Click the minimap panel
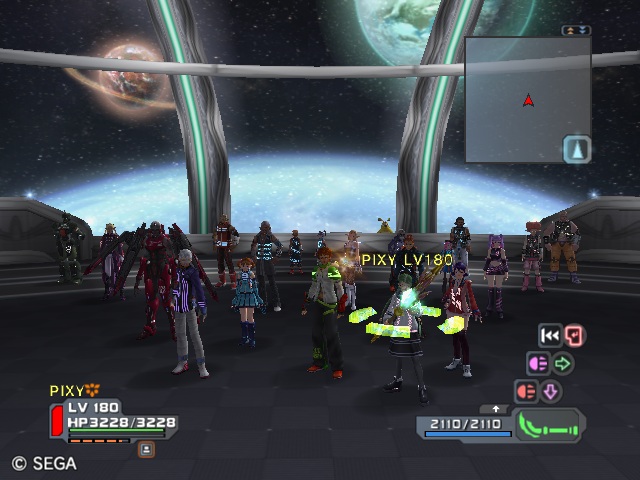Viewport: 640px width, 480px height. click(527, 98)
